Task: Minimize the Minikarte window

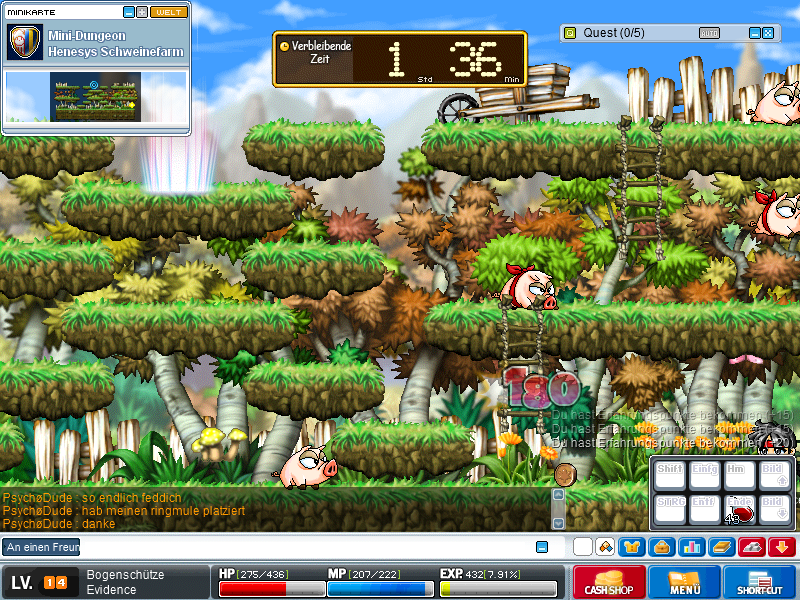Action: [128, 12]
